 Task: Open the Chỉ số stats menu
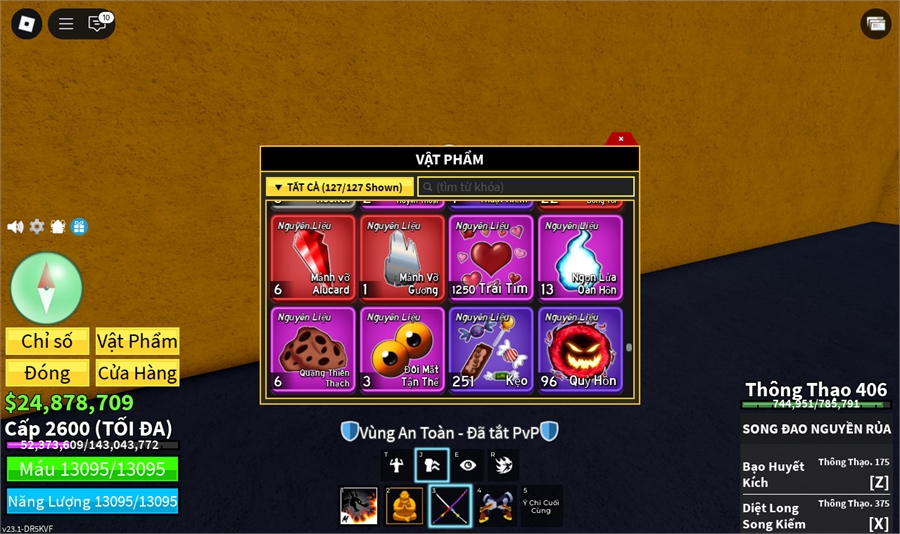47,341
